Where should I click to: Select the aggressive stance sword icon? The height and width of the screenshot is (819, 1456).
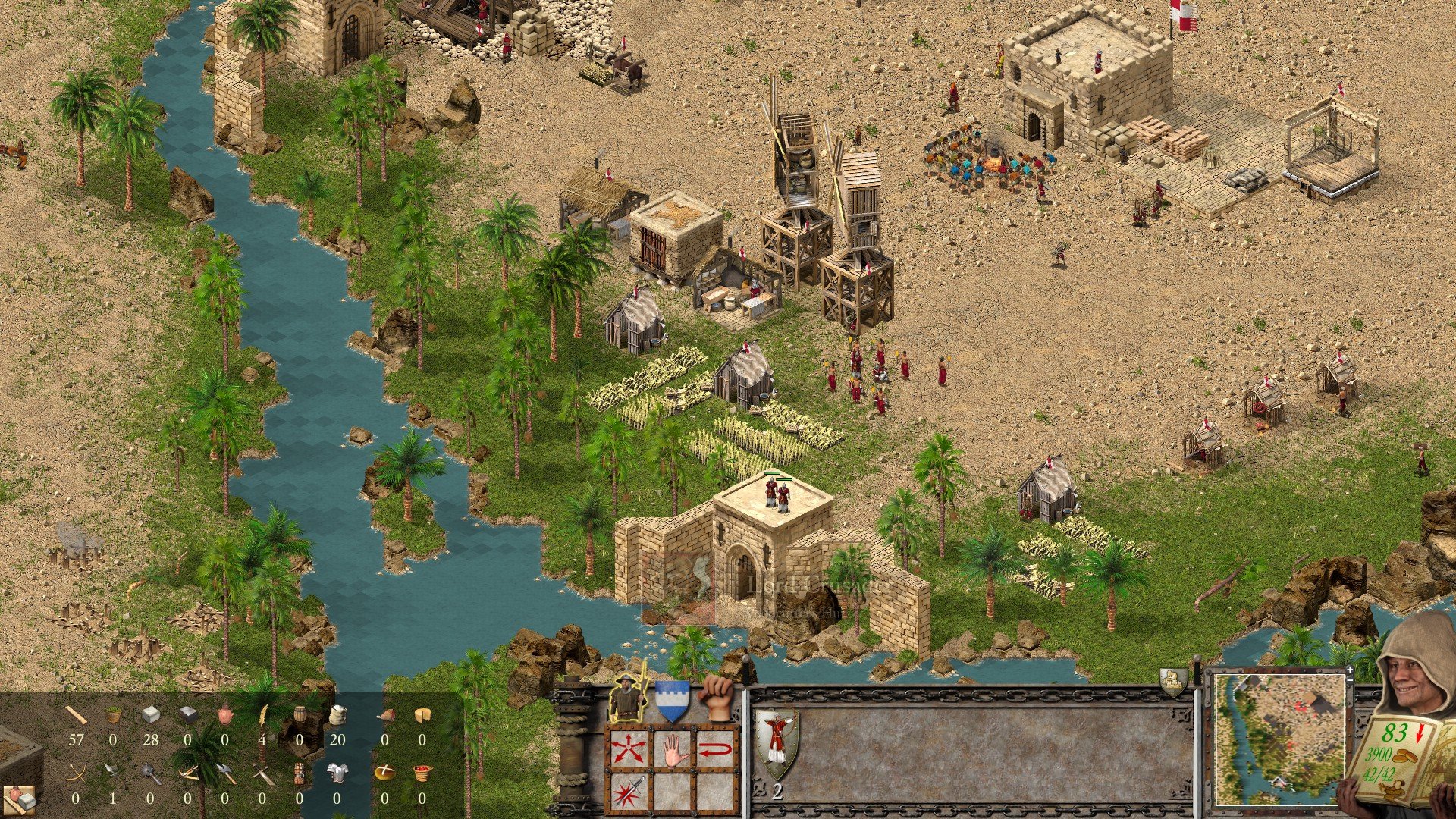point(629,792)
